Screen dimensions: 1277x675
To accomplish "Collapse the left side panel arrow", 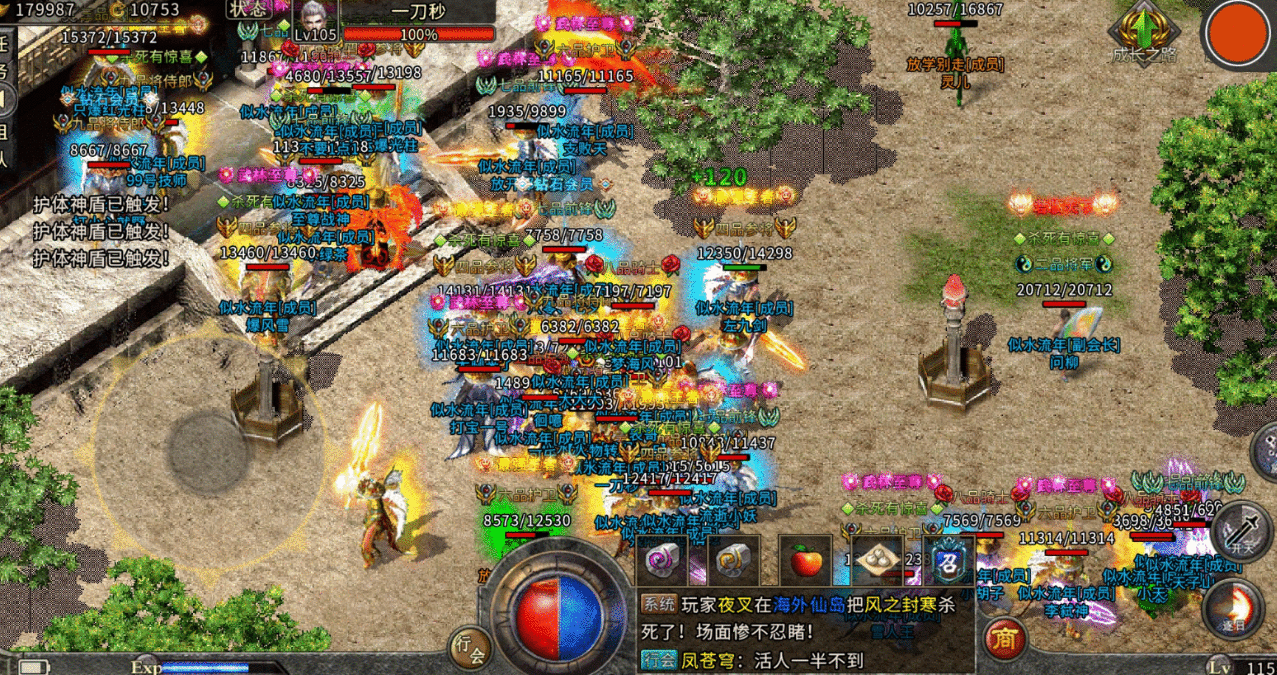I will (x=6, y=101).
